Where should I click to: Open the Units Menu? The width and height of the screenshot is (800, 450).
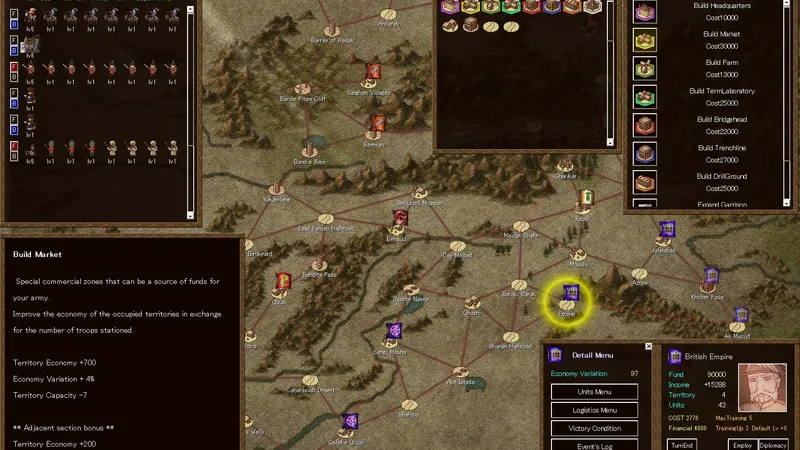coord(595,391)
